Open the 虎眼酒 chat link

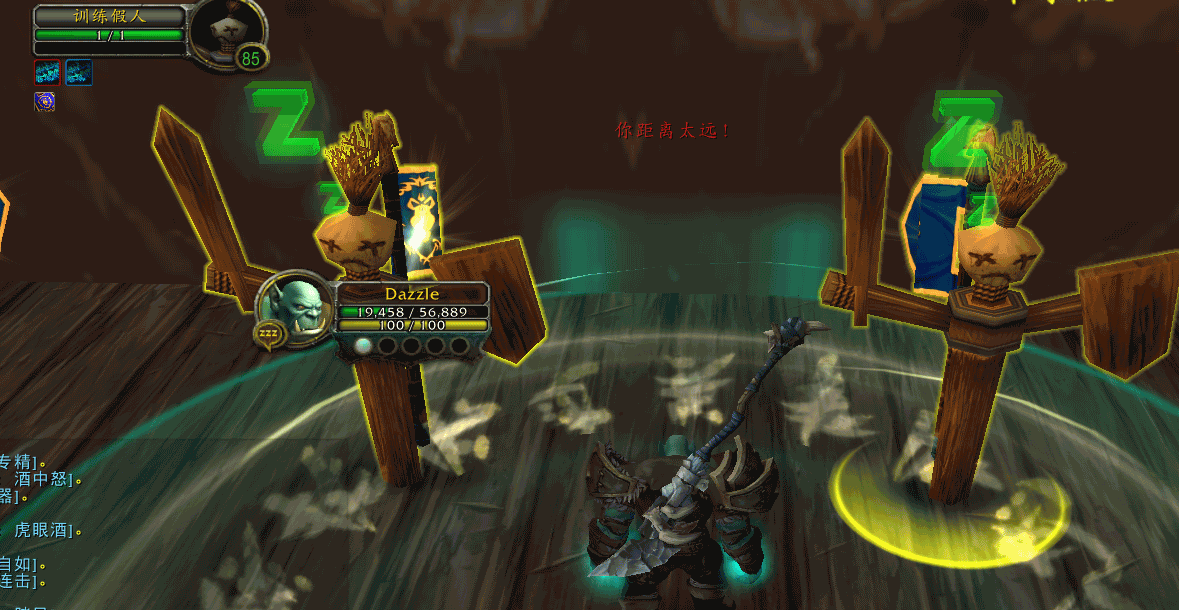pos(44,530)
